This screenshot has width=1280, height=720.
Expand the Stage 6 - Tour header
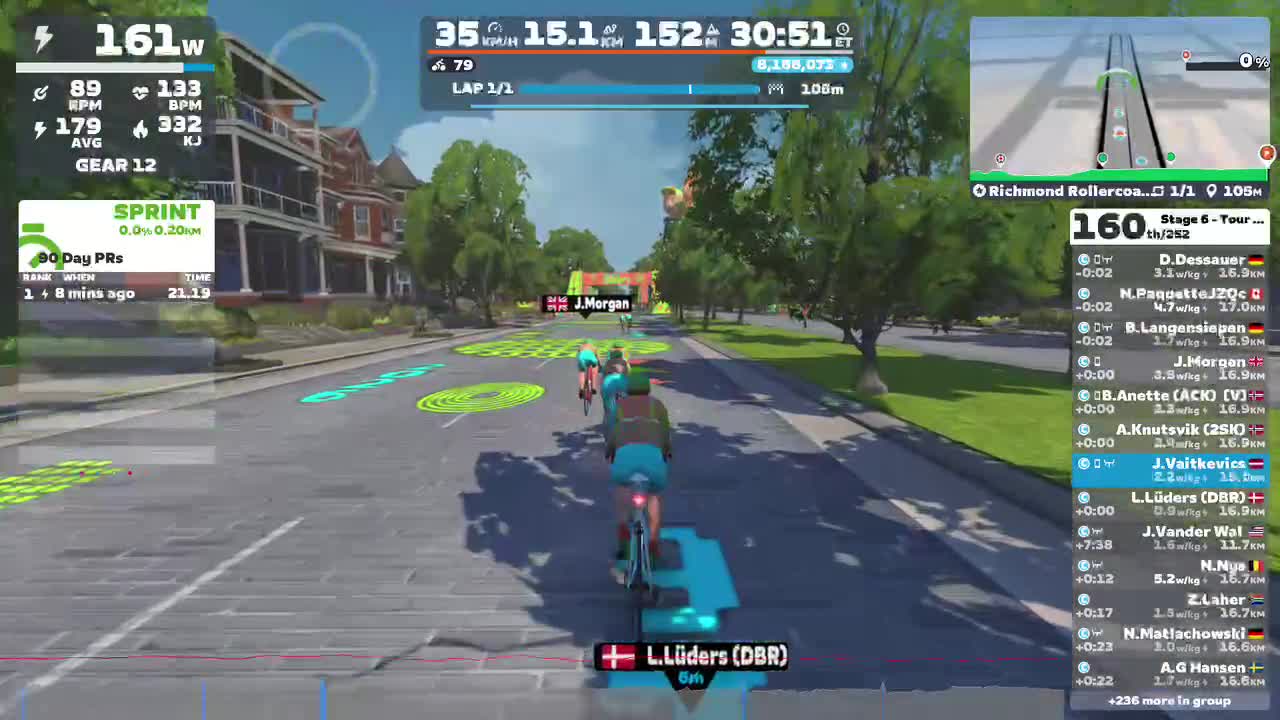[x=1210, y=220]
